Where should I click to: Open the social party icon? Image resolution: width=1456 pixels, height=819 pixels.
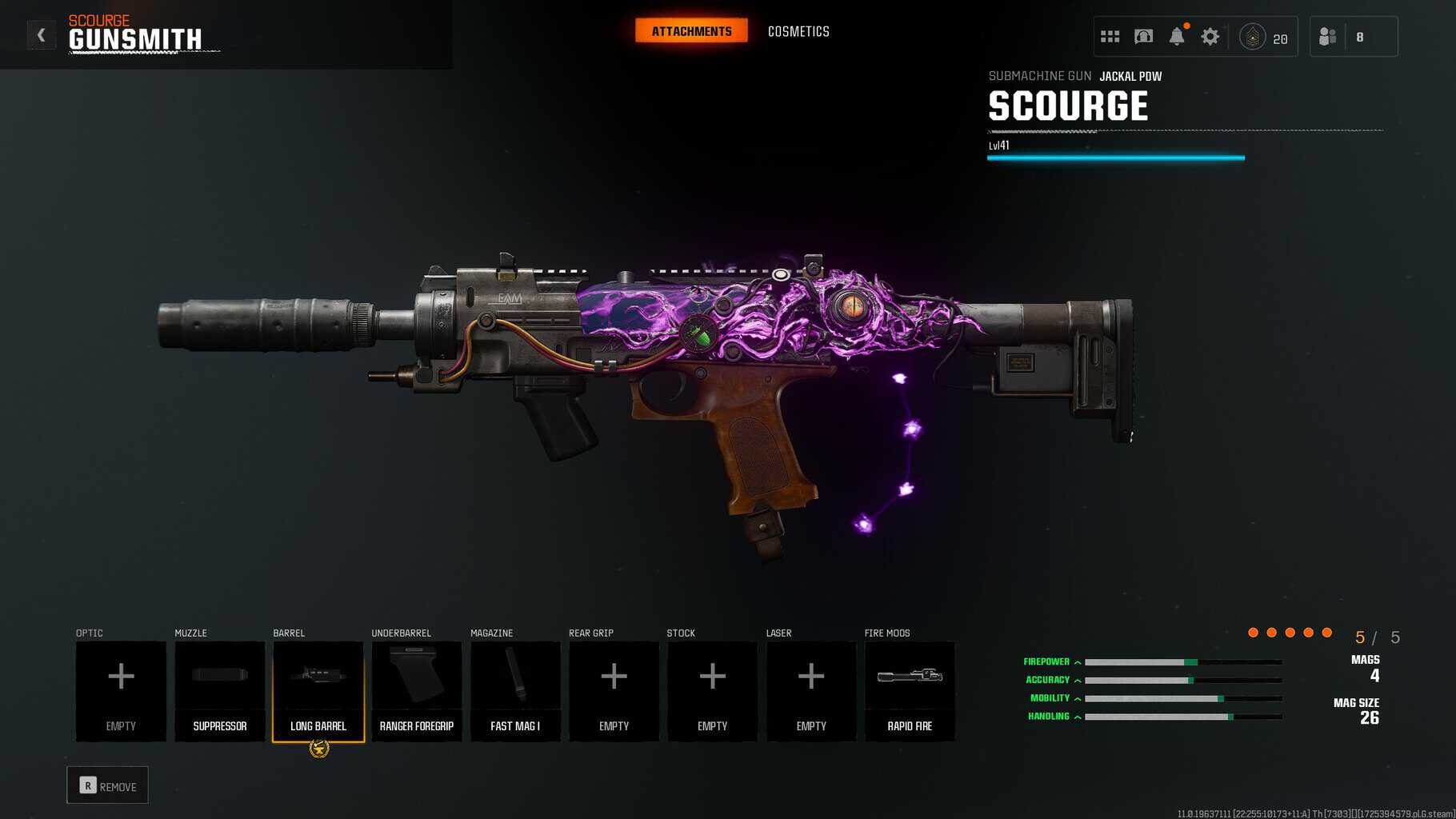pos(1328,37)
